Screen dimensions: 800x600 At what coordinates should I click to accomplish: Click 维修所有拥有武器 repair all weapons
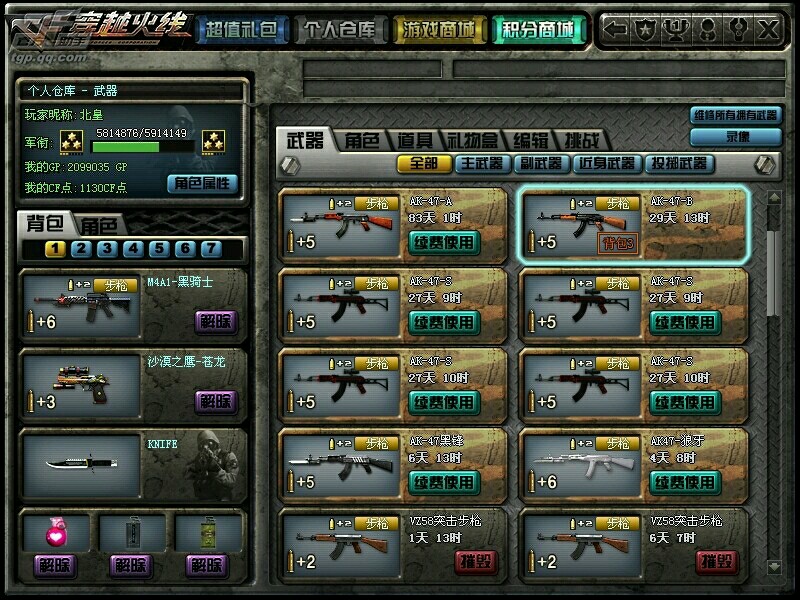(x=735, y=115)
